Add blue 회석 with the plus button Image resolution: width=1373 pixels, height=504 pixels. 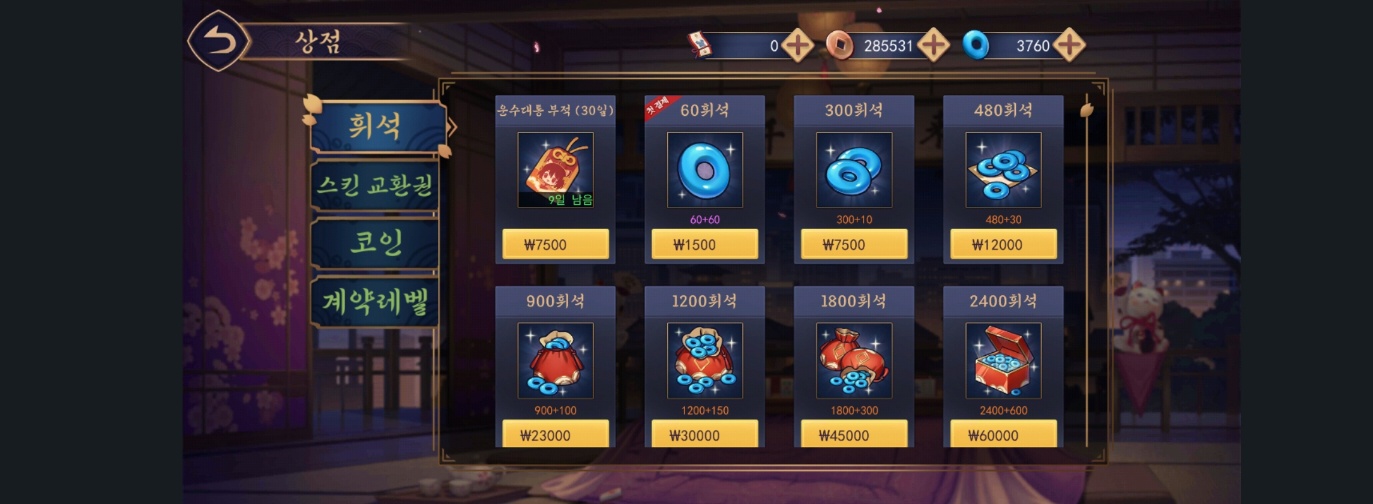coord(1069,45)
